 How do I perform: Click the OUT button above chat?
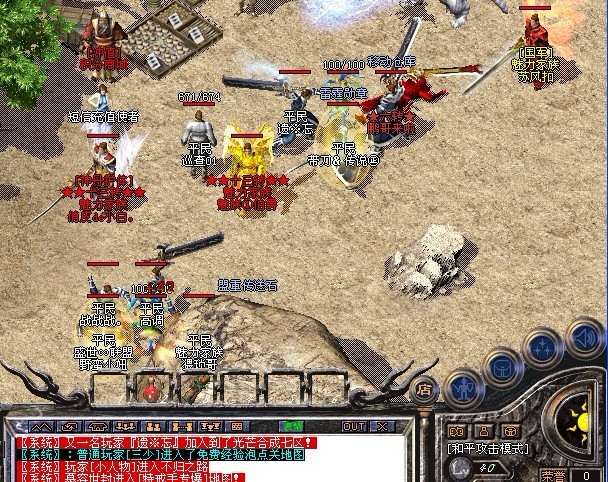pyautogui.click(x=354, y=426)
